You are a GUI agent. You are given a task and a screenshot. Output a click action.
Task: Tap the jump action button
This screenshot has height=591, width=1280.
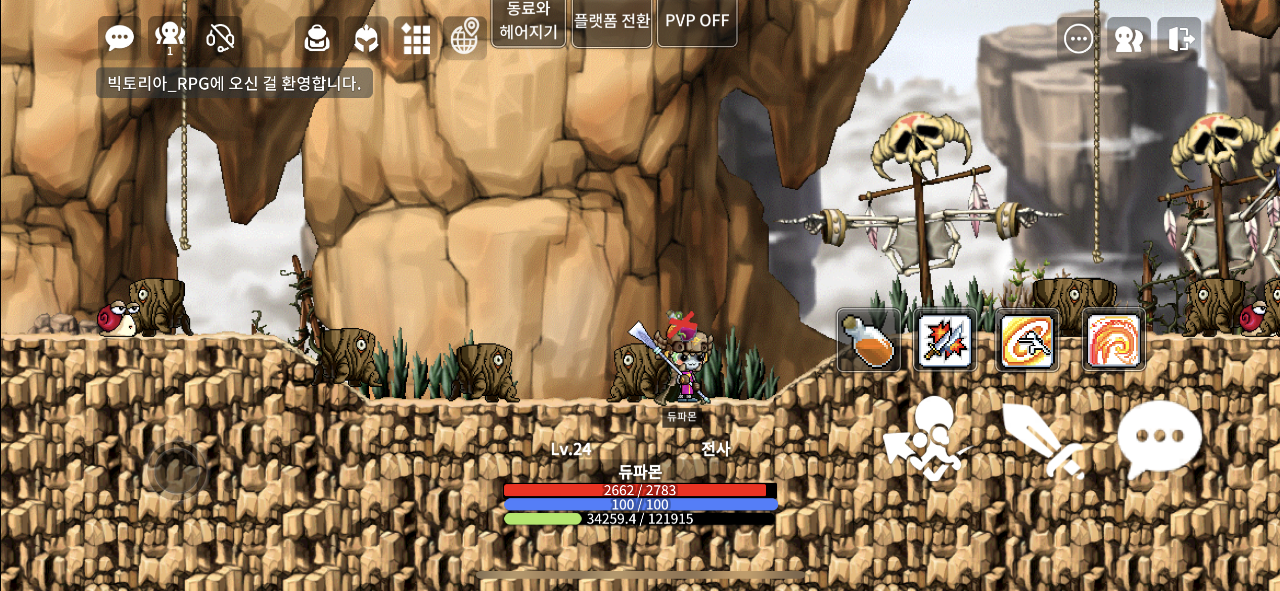click(928, 440)
